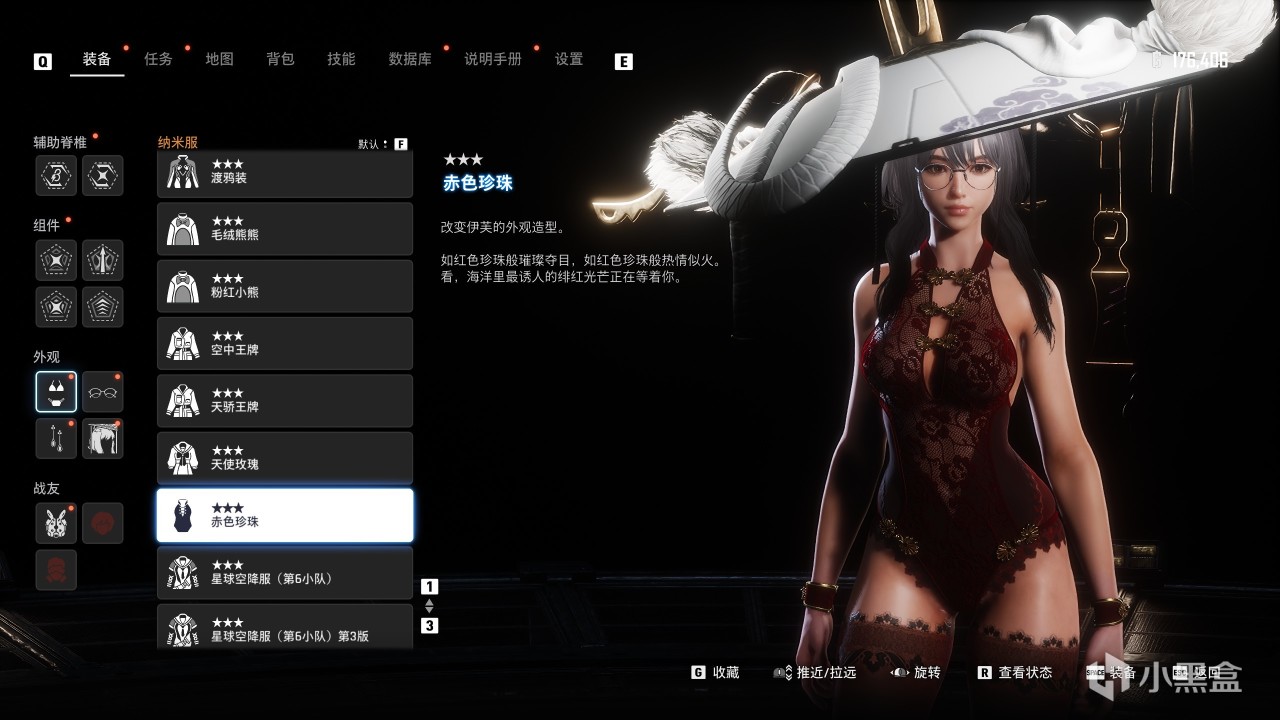Open the rabbit-eared companion slot
This screenshot has height=720, width=1280.
click(x=56, y=523)
